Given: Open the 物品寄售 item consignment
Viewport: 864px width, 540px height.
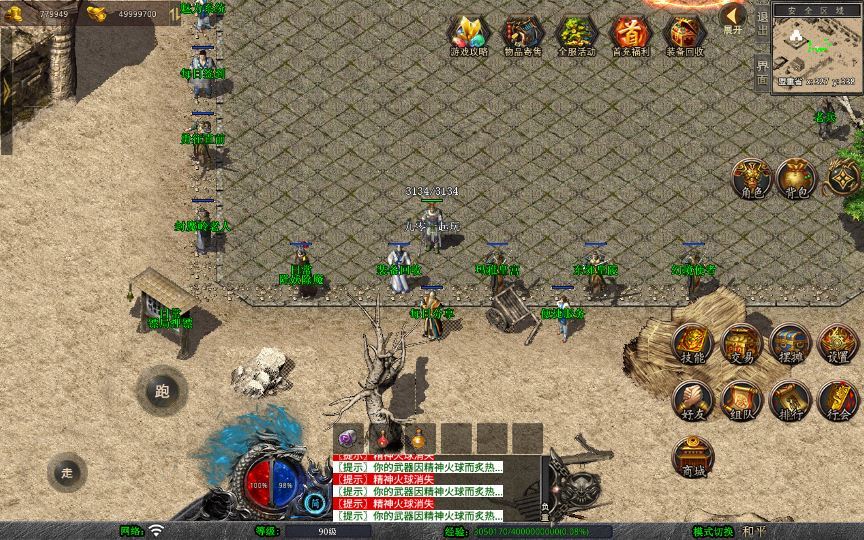Looking at the screenshot, I should 522,34.
